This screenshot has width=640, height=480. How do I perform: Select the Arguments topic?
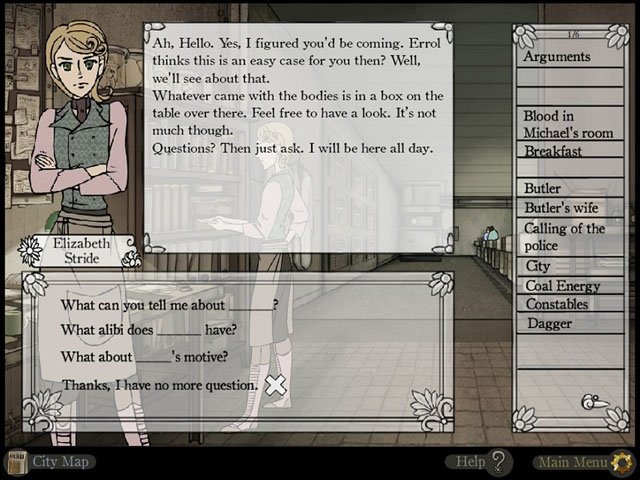(557, 56)
